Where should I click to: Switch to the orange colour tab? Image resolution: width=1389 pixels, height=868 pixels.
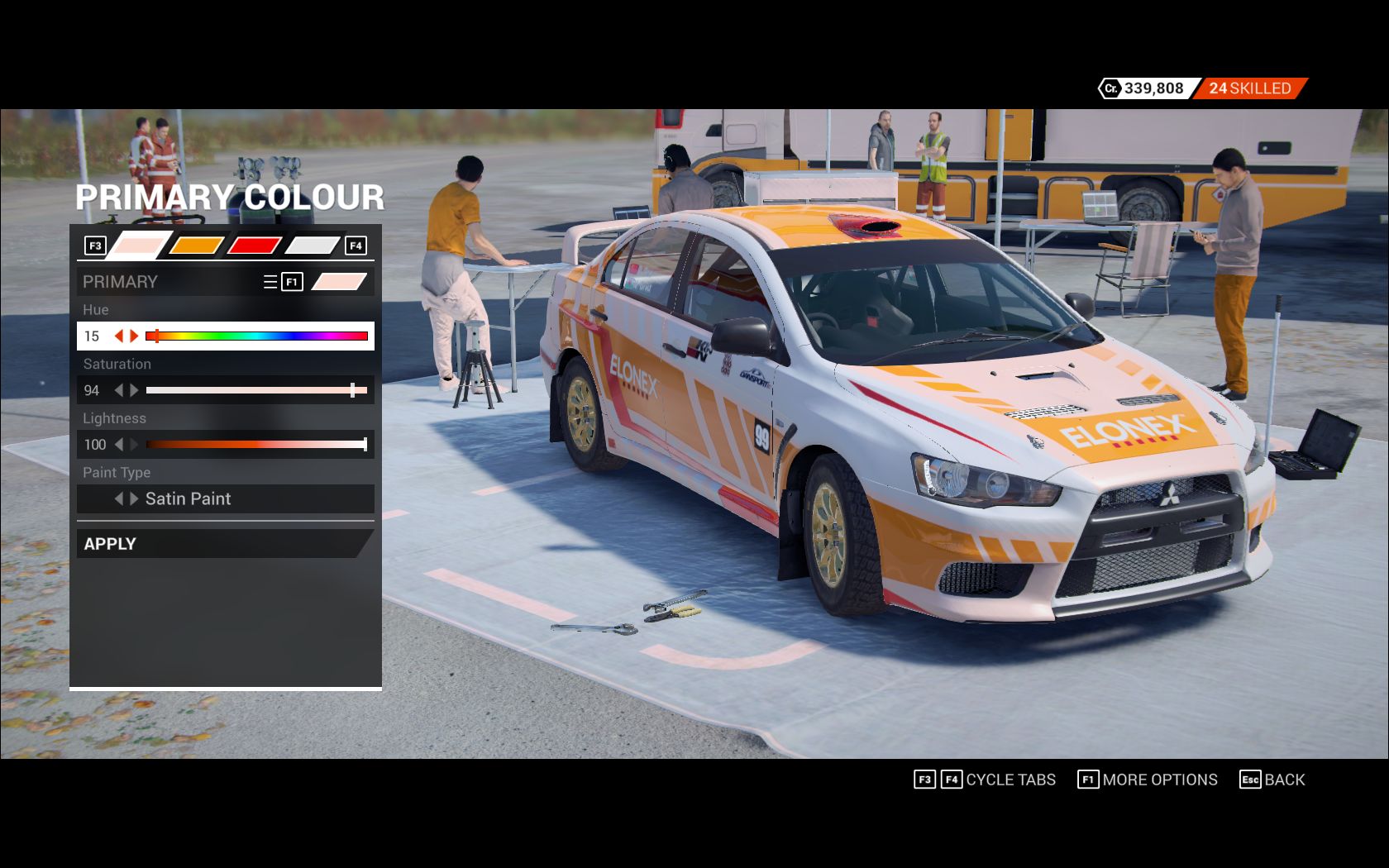tap(196, 246)
